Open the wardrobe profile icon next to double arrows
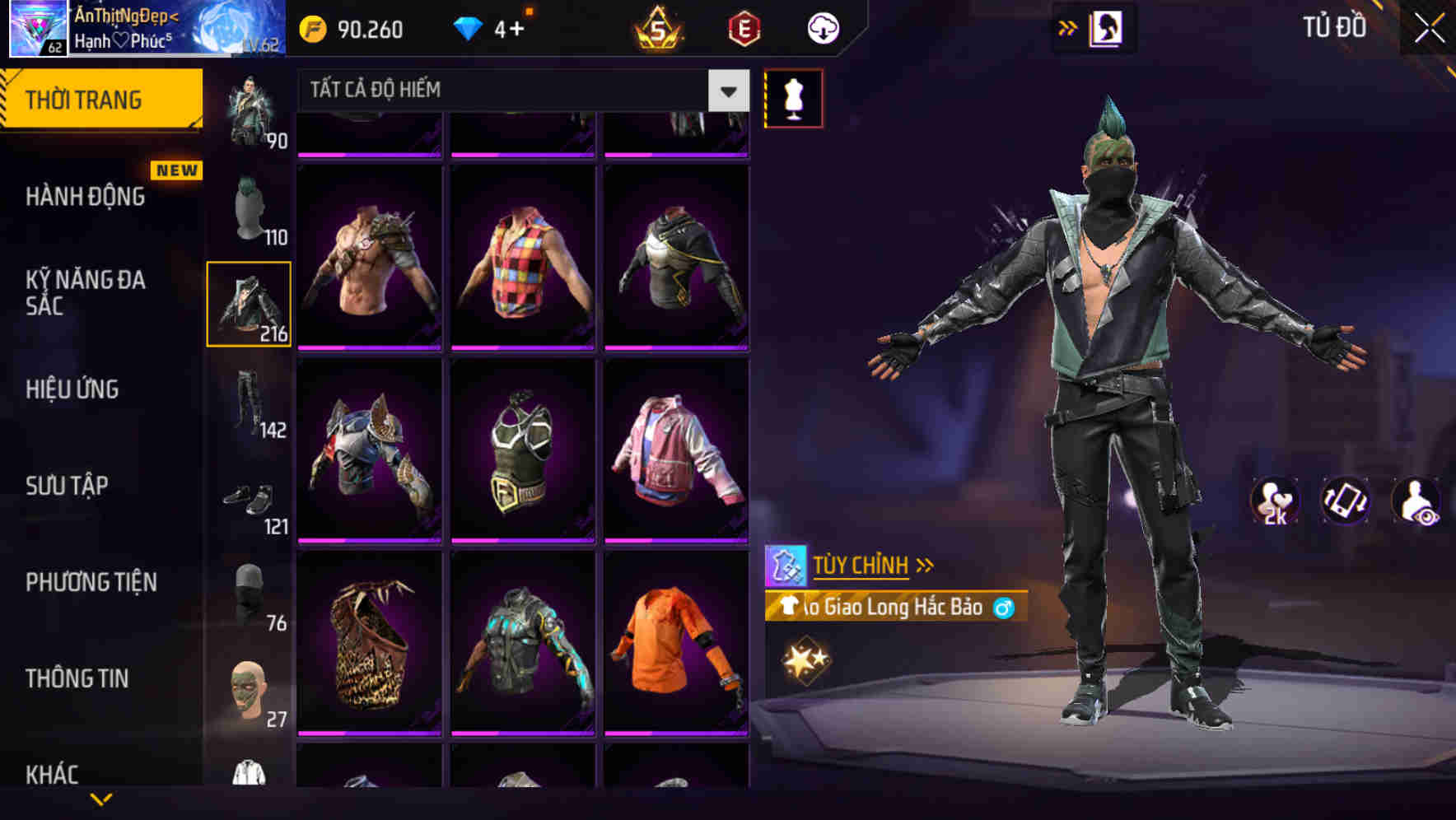The image size is (1456, 820). click(x=1108, y=26)
